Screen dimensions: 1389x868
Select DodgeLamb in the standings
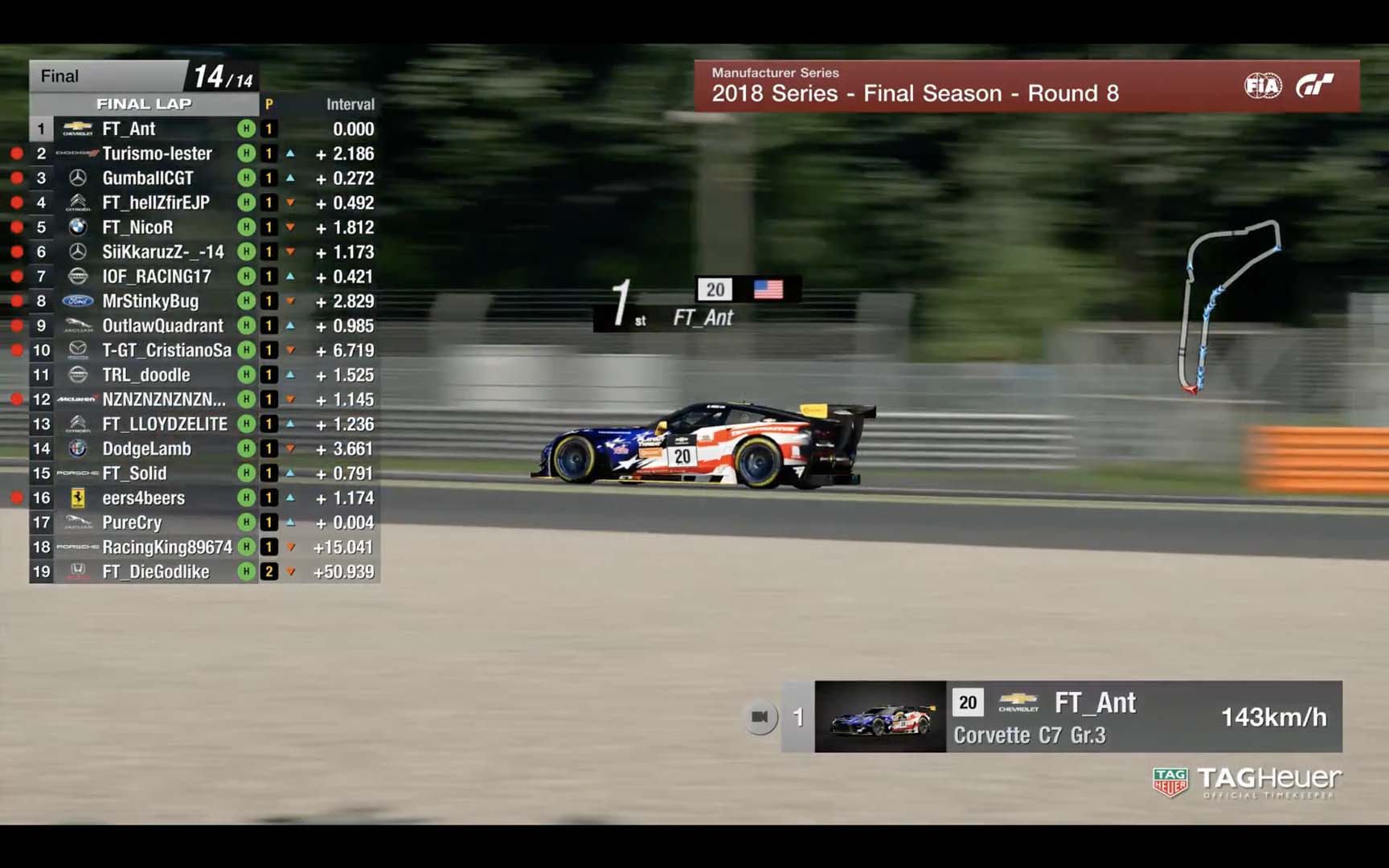click(x=146, y=448)
